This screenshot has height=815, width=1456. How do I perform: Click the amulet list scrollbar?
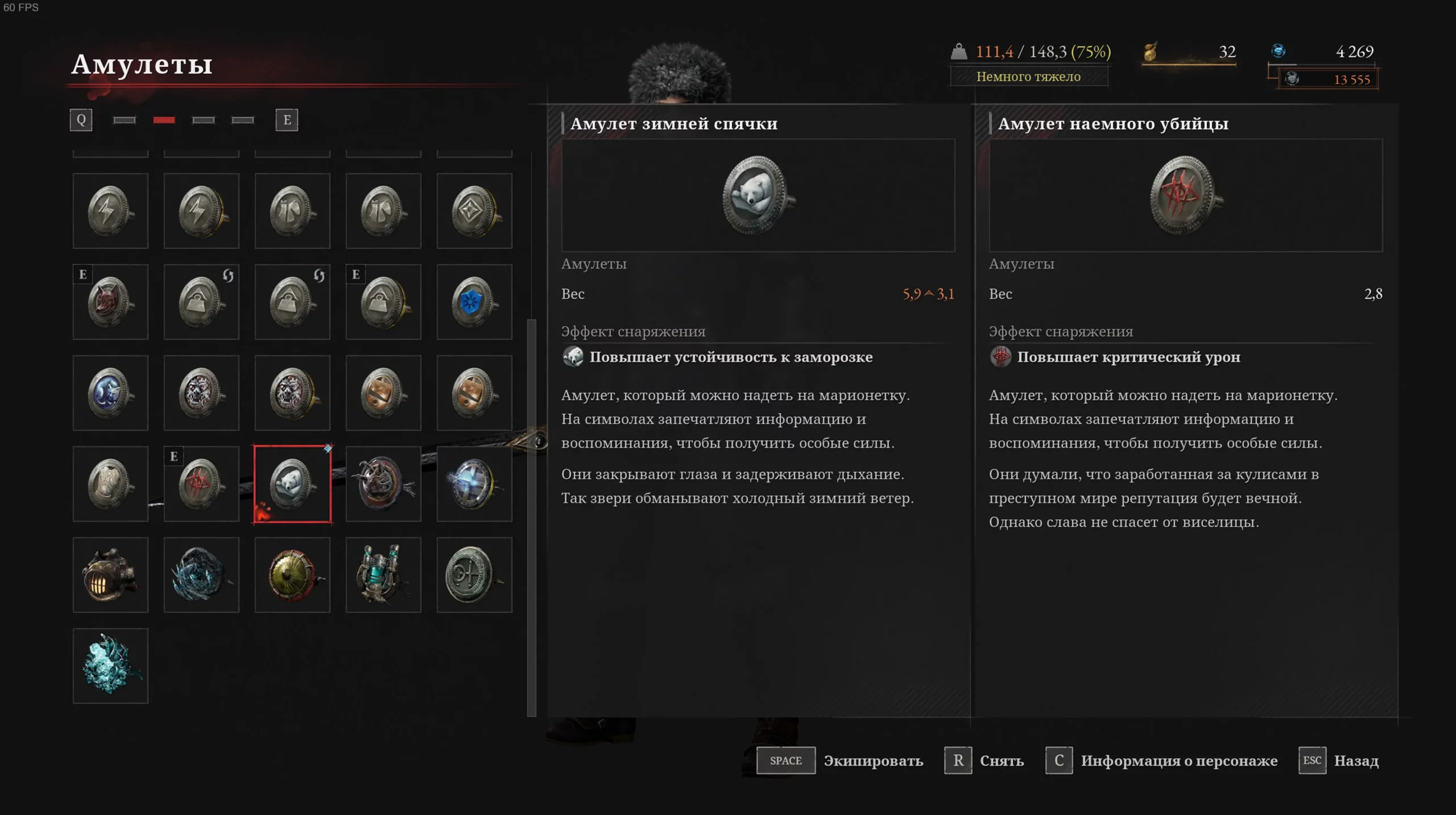tap(532, 512)
